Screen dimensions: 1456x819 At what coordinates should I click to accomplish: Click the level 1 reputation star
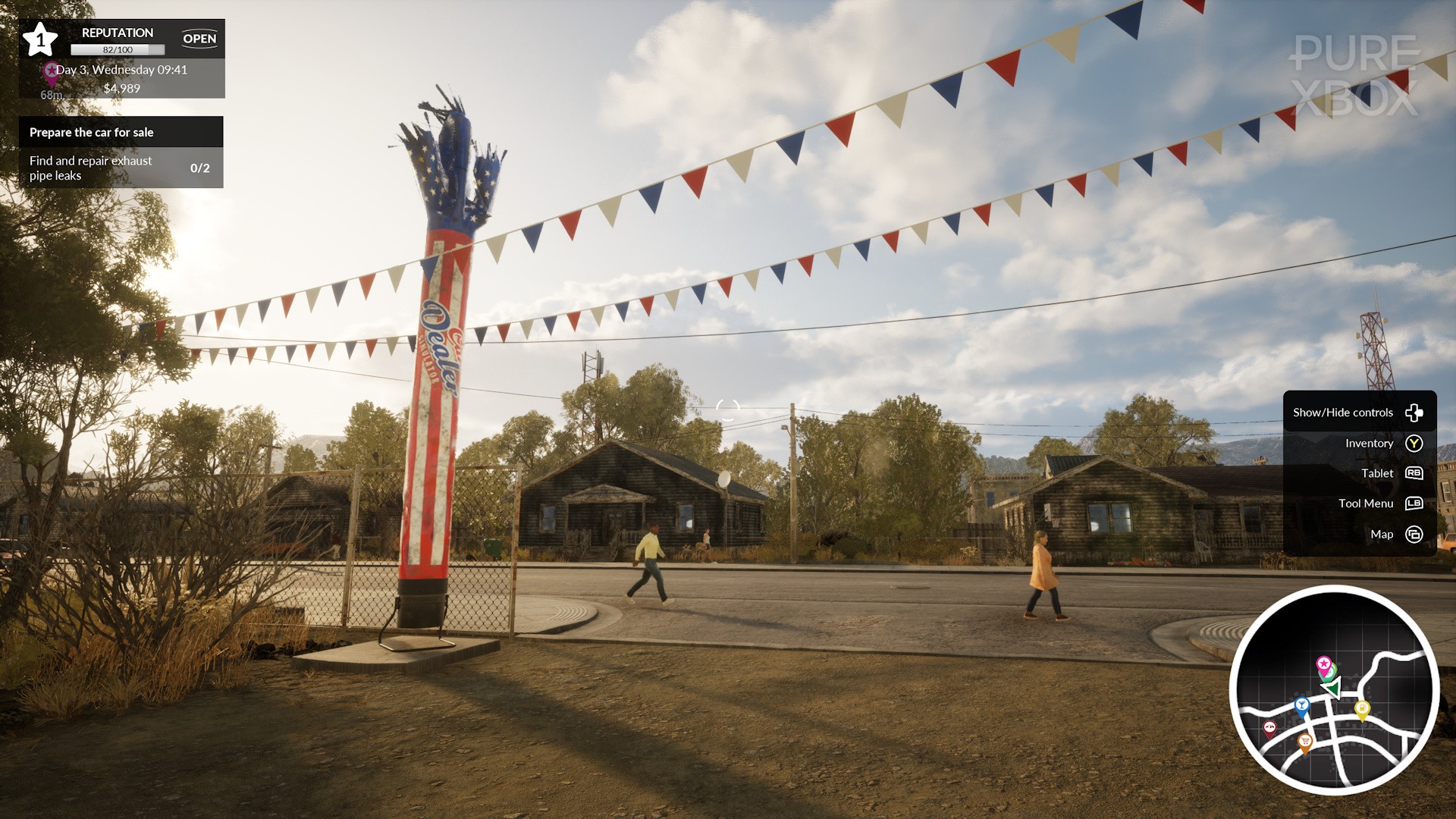pyautogui.click(x=40, y=39)
